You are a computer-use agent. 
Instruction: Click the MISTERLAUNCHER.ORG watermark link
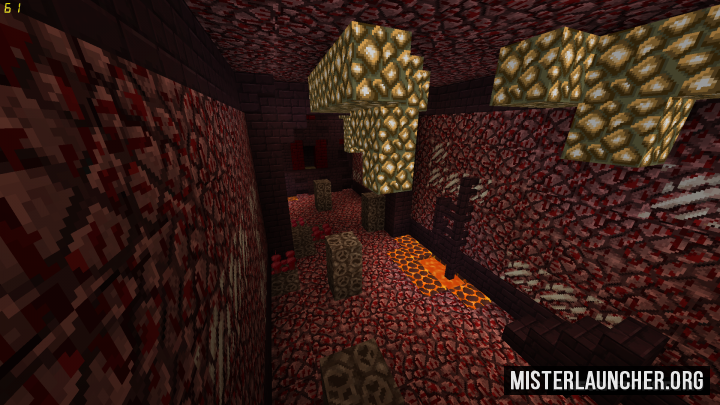pyautogui.click(x=607, y=380)
